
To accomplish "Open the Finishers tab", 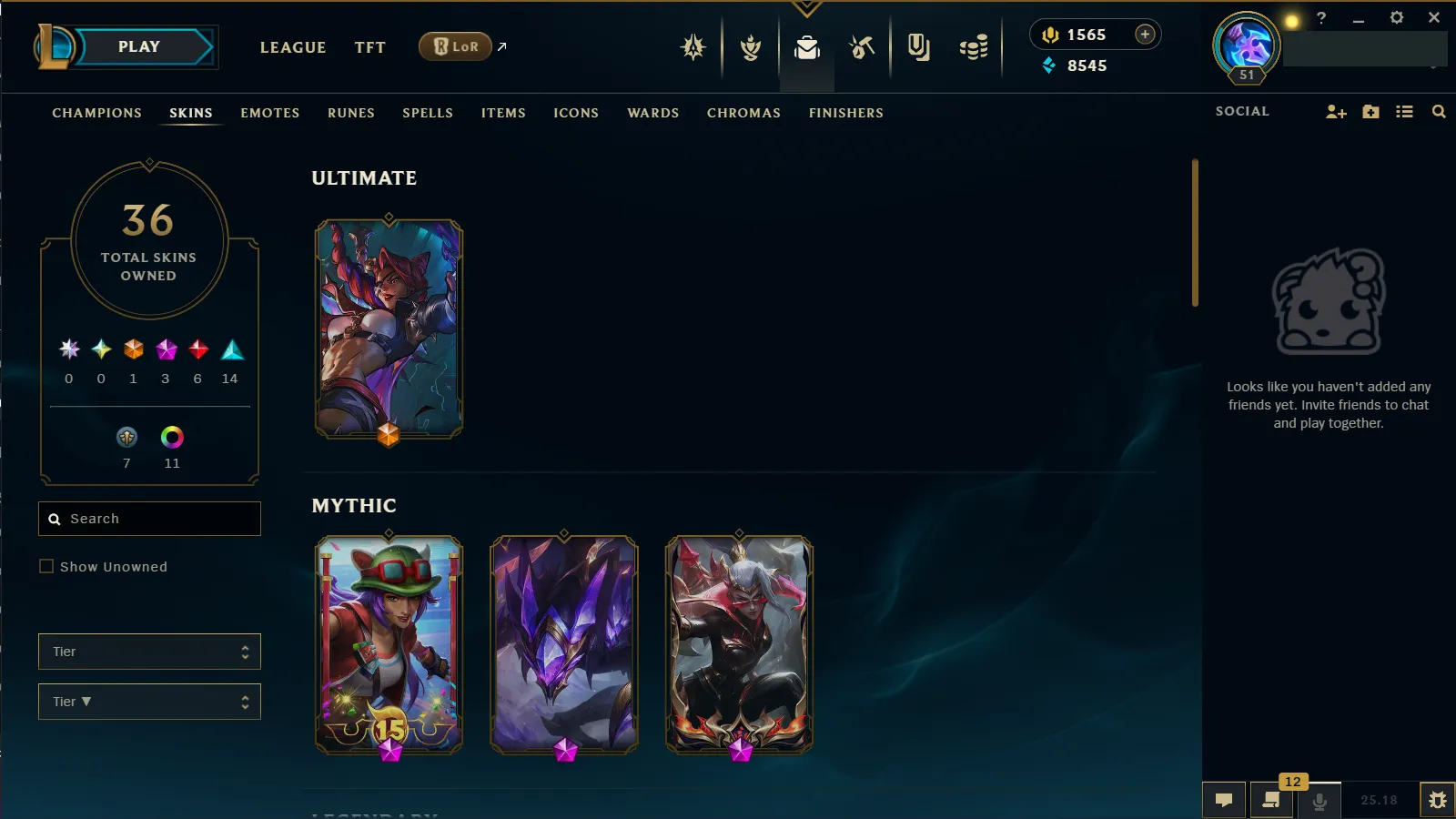I will click(x=845, y=113).
